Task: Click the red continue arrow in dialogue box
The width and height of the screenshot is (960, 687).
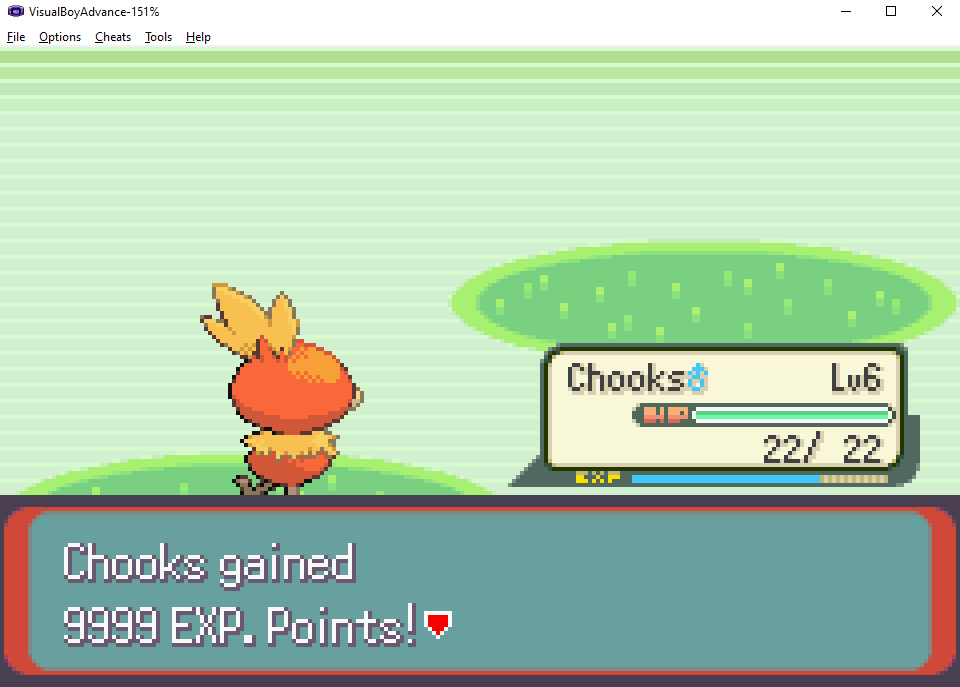Action: (x=437, y=626)
